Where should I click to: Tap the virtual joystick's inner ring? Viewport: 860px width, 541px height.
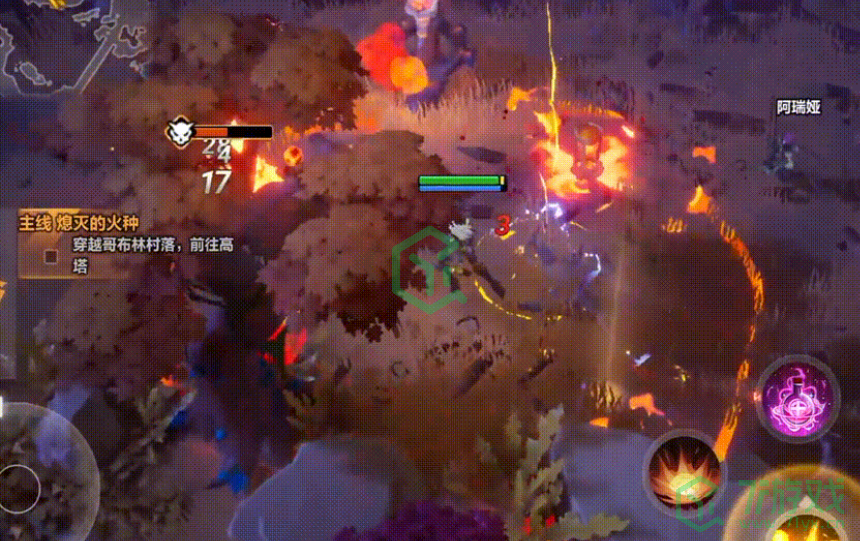coord(18,488)
